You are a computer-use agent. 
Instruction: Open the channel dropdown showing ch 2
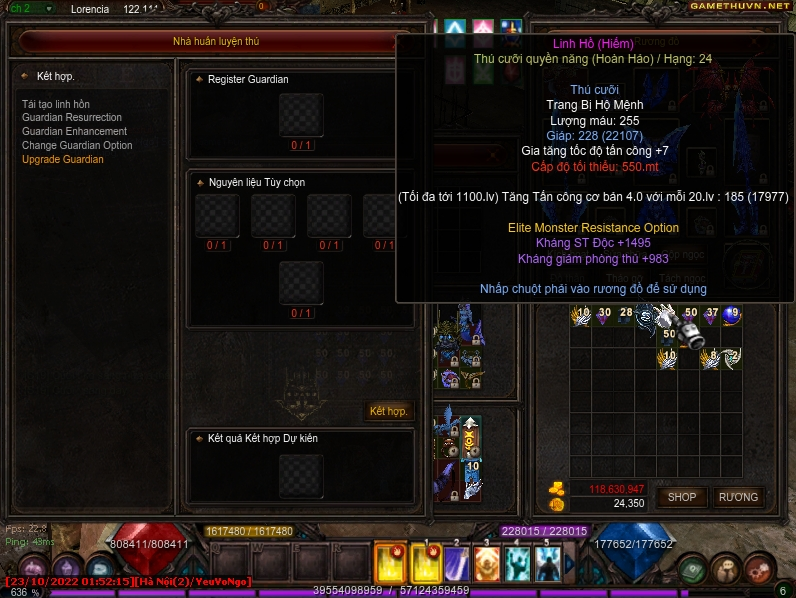32,8
